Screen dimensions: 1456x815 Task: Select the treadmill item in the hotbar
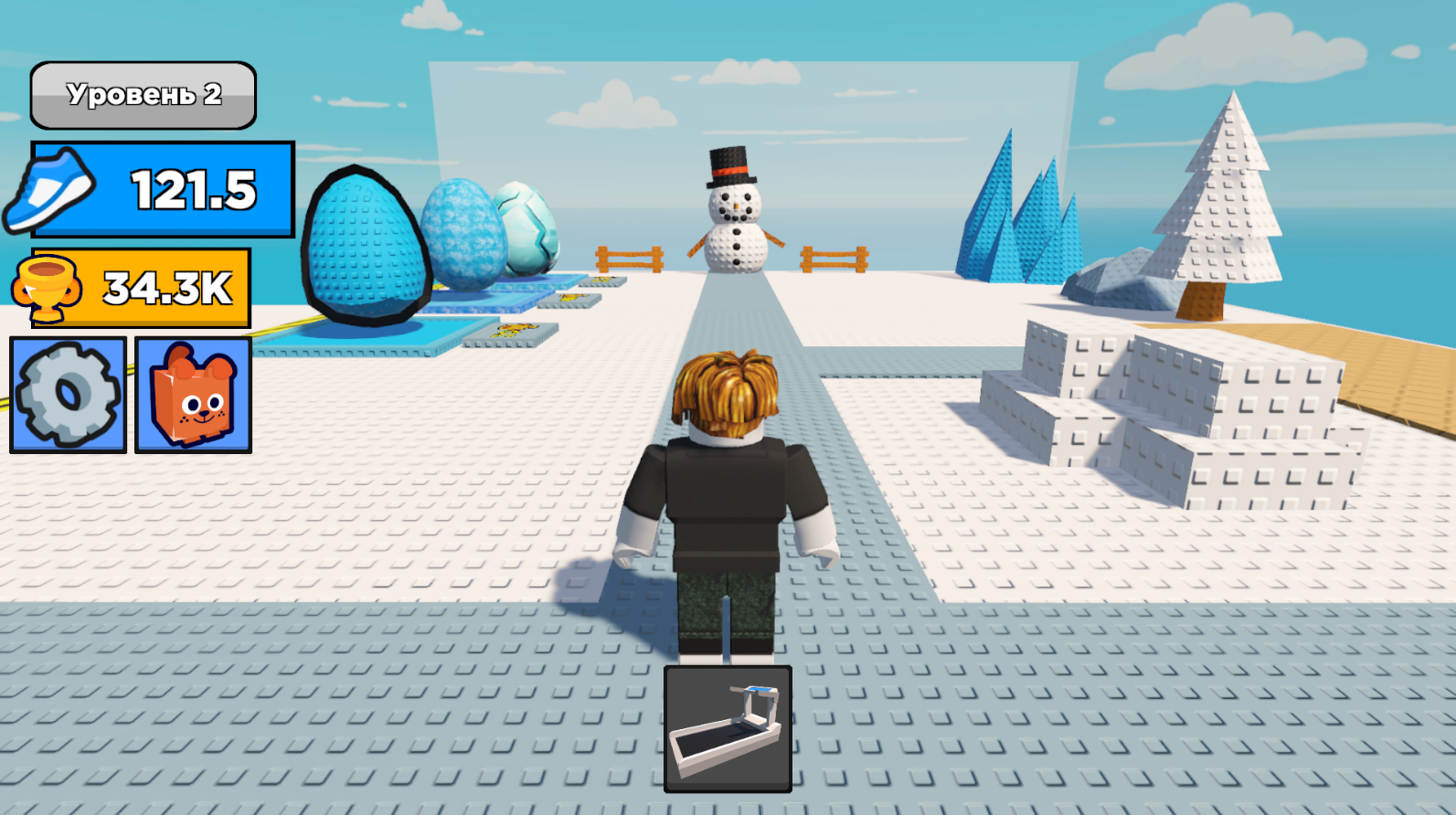(x=727, y=726)
